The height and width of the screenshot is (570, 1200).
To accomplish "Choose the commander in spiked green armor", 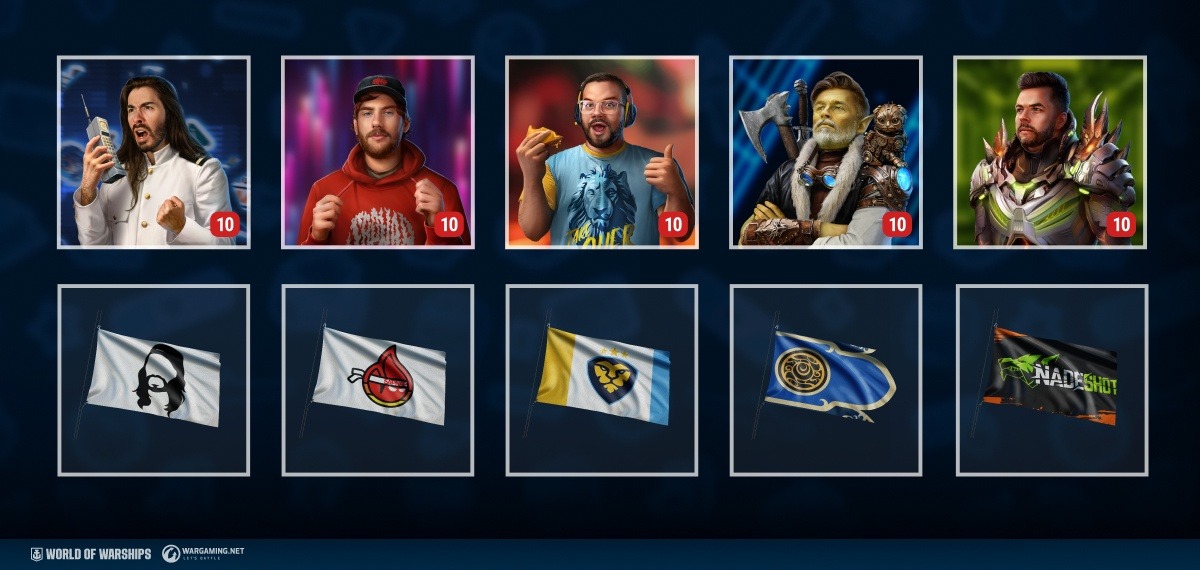I will point(1050,152).
